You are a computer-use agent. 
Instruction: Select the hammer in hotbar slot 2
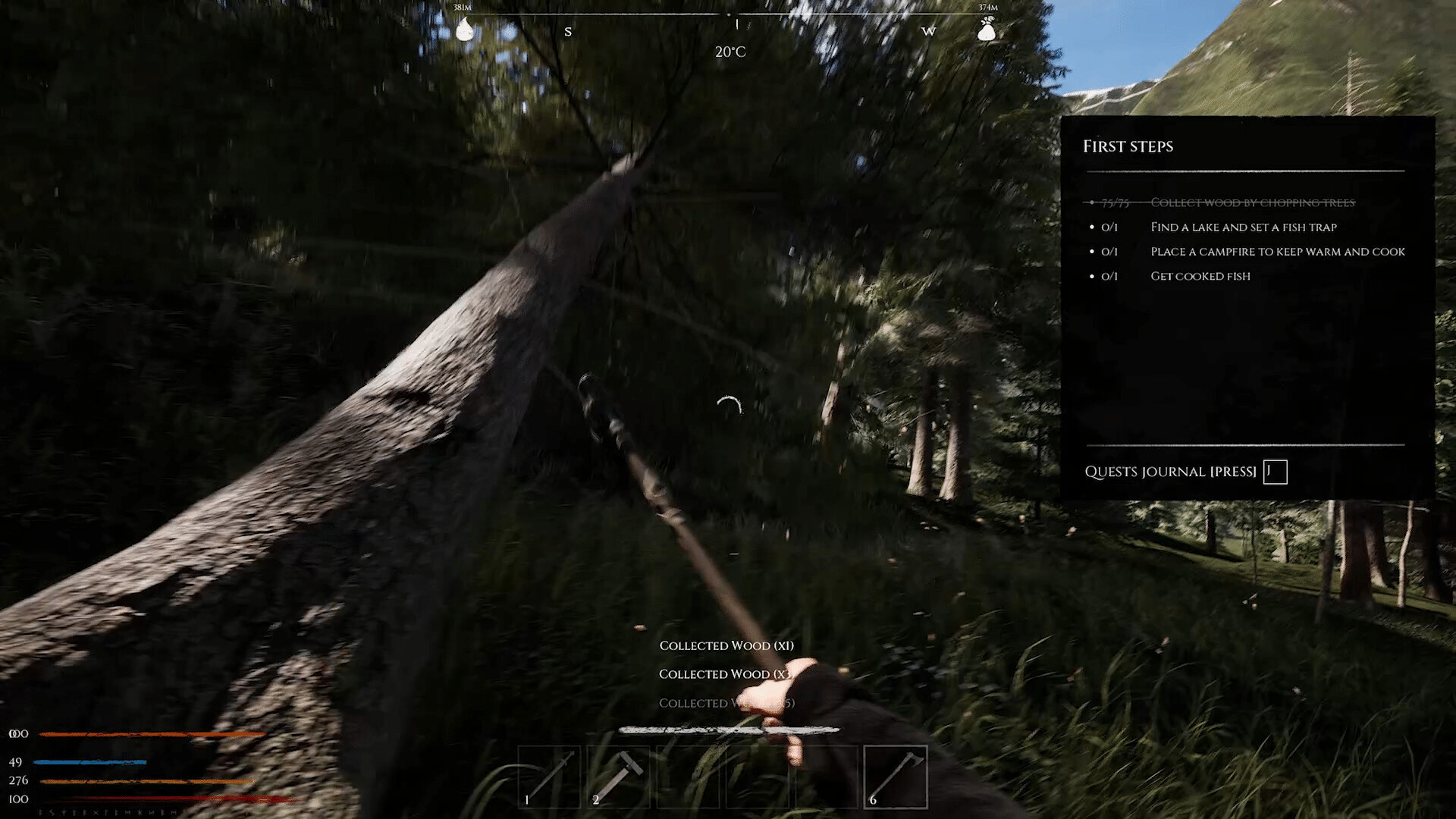(x=618, y=777)
